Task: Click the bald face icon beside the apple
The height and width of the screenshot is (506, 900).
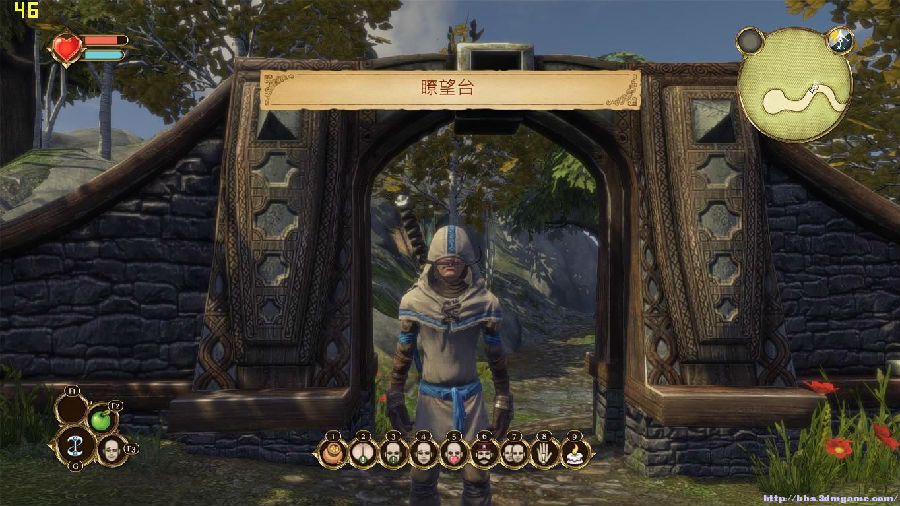Action: (x=110, y=448)
